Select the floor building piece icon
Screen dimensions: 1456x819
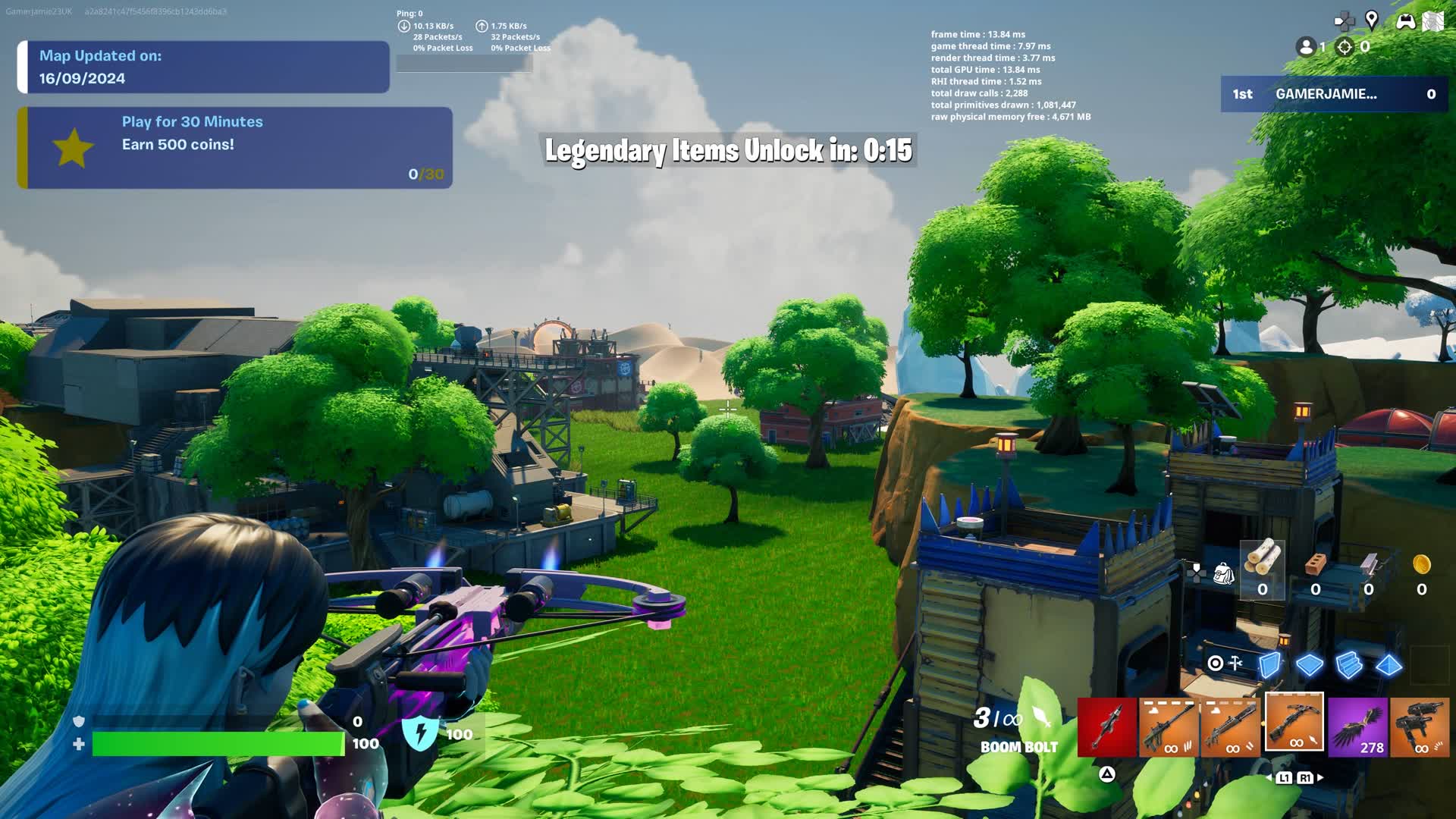1309,665
